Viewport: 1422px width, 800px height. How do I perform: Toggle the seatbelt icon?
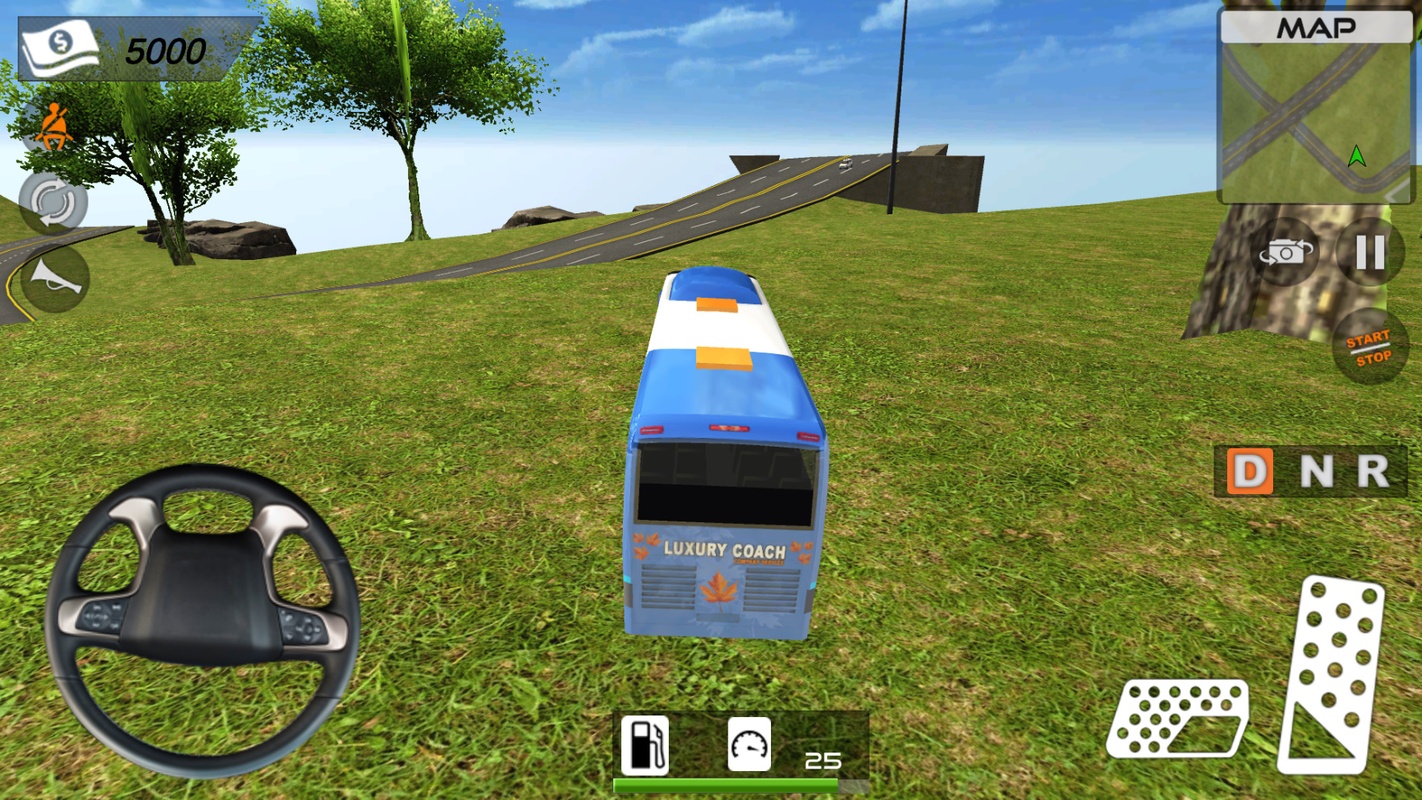(x=53, y=126)
